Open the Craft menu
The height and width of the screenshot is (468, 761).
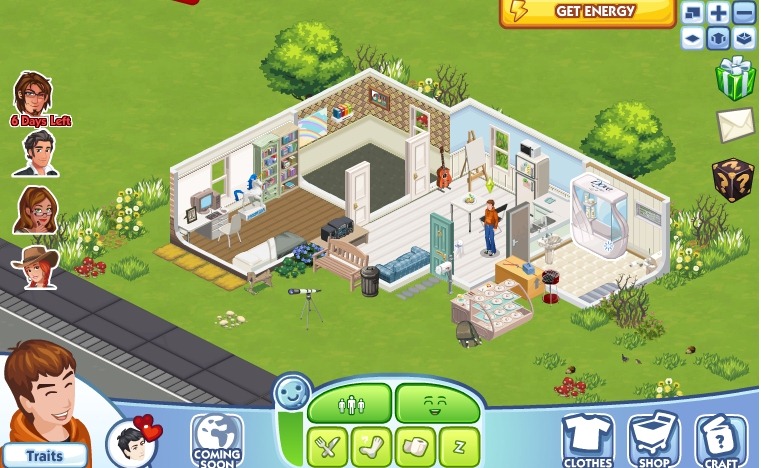(x=721, y=441)
